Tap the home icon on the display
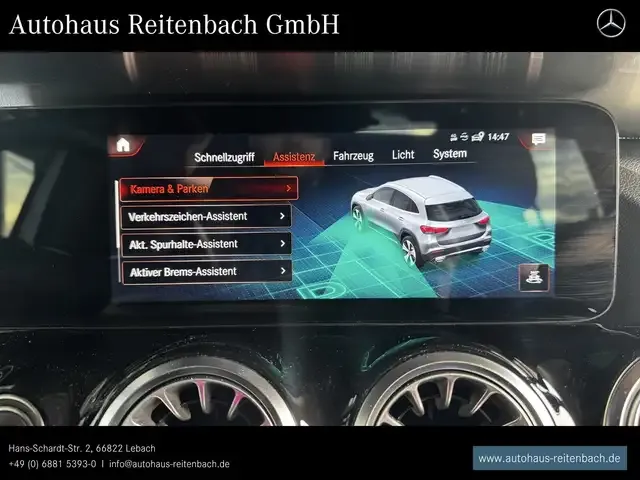Screen dimensions: 640x480 [123, 144]
